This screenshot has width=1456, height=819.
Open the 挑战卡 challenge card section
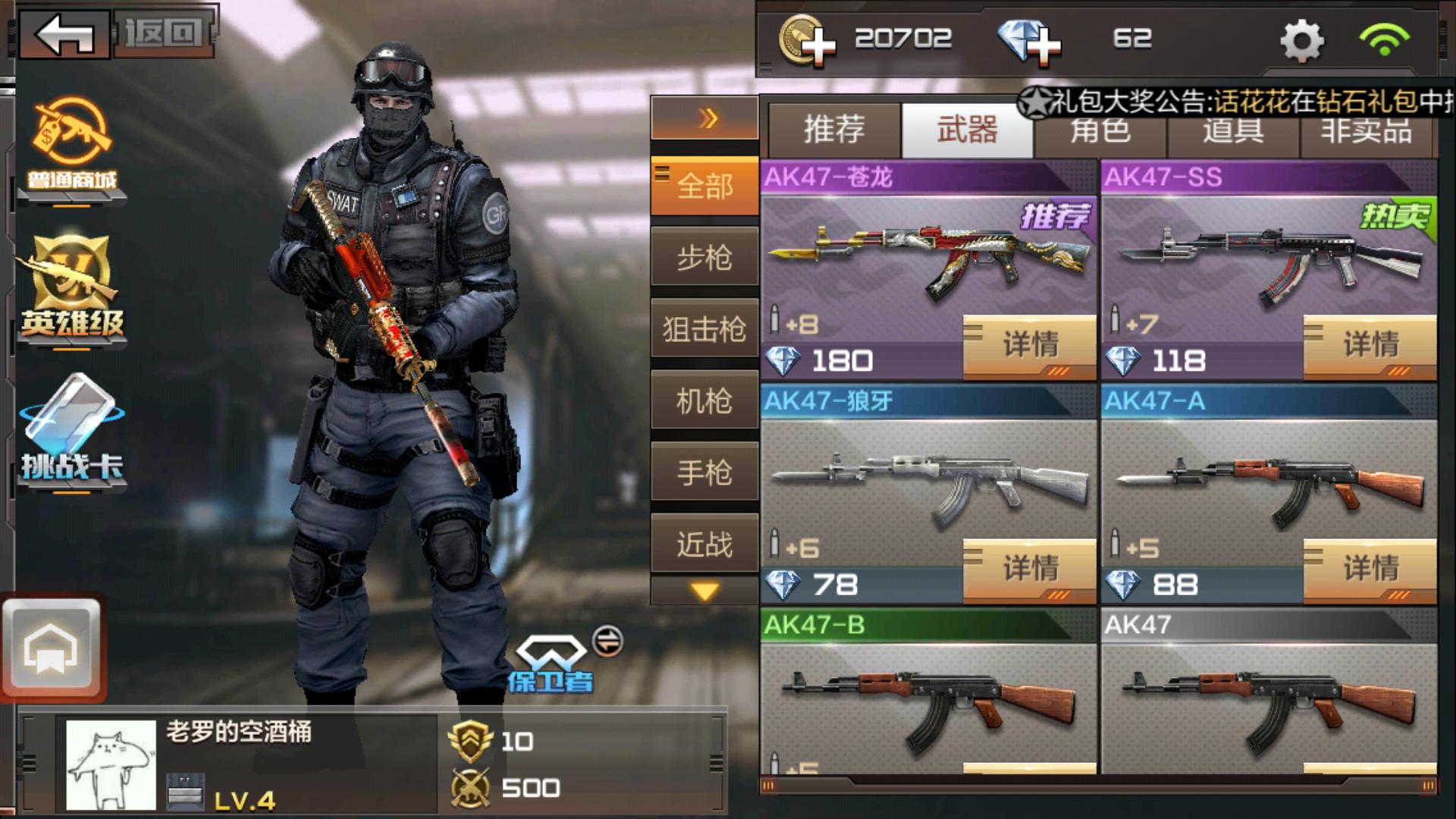point(72,432)
